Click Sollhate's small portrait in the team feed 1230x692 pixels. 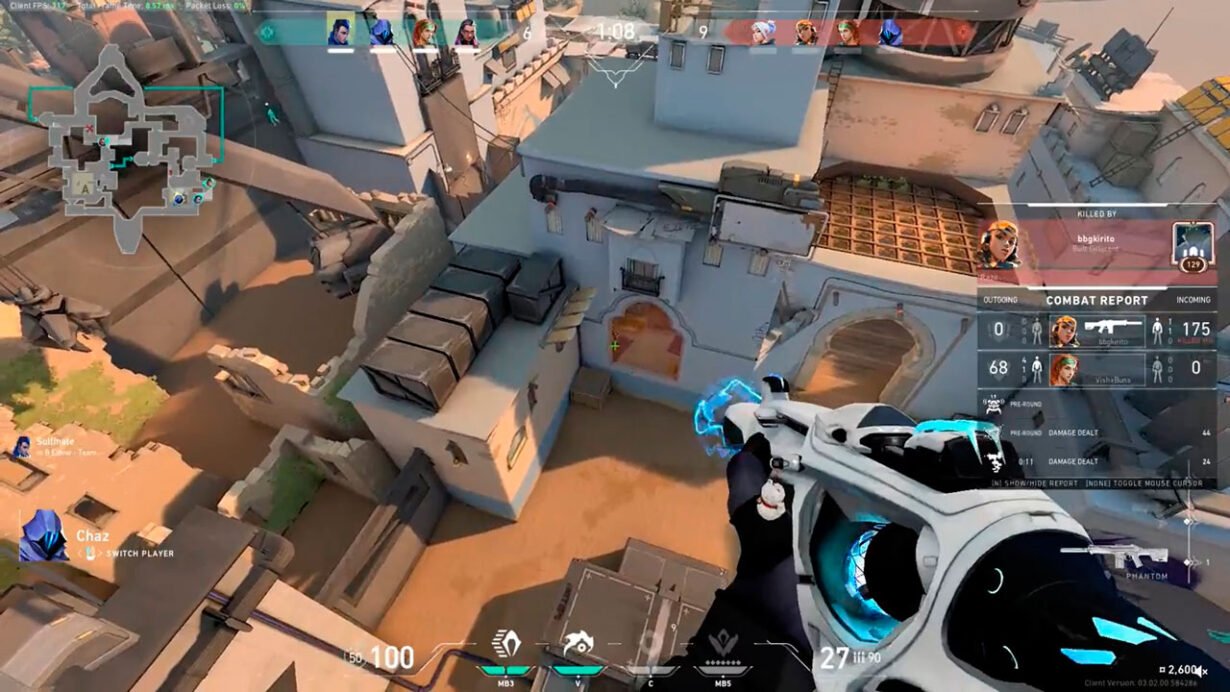point(20,447)
